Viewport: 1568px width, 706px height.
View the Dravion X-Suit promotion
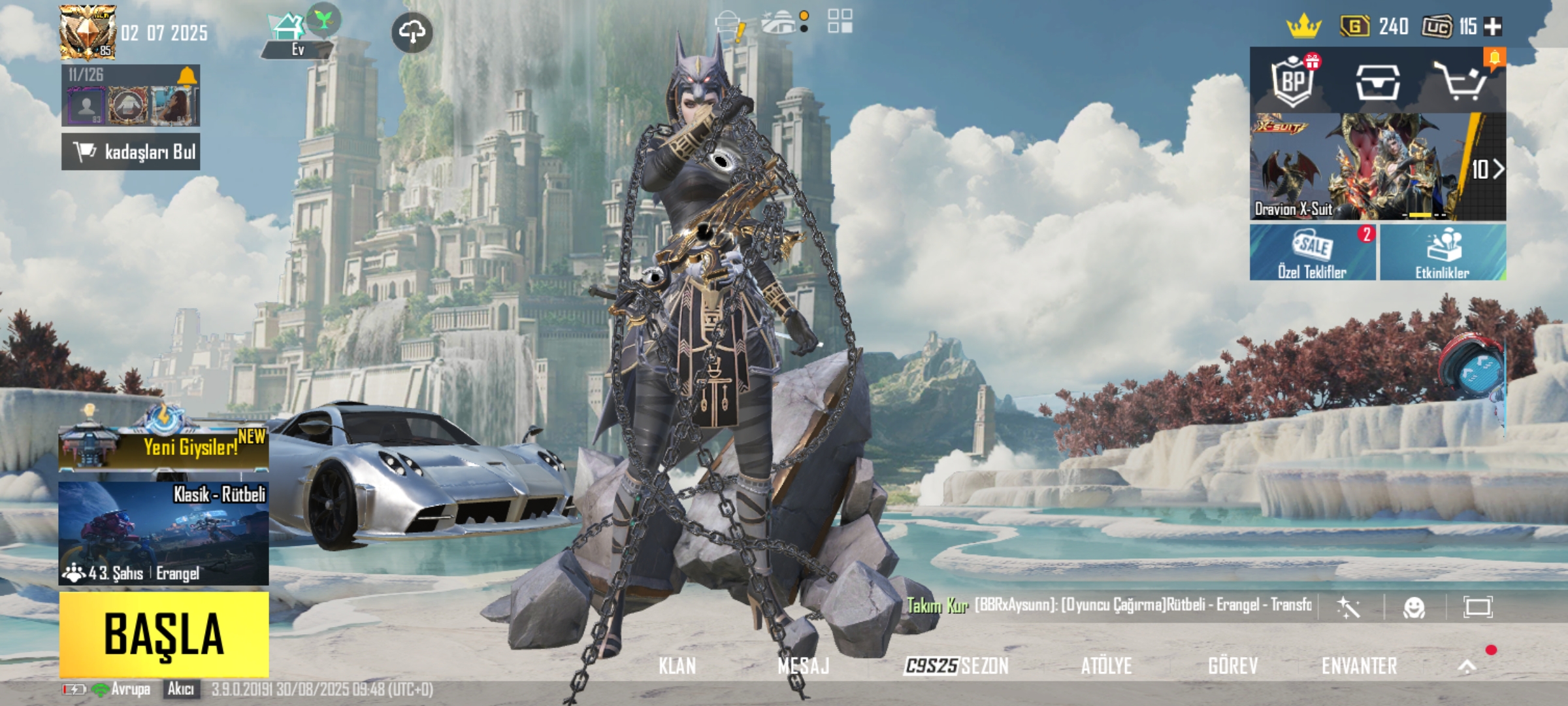click(x=1377, y=167)
